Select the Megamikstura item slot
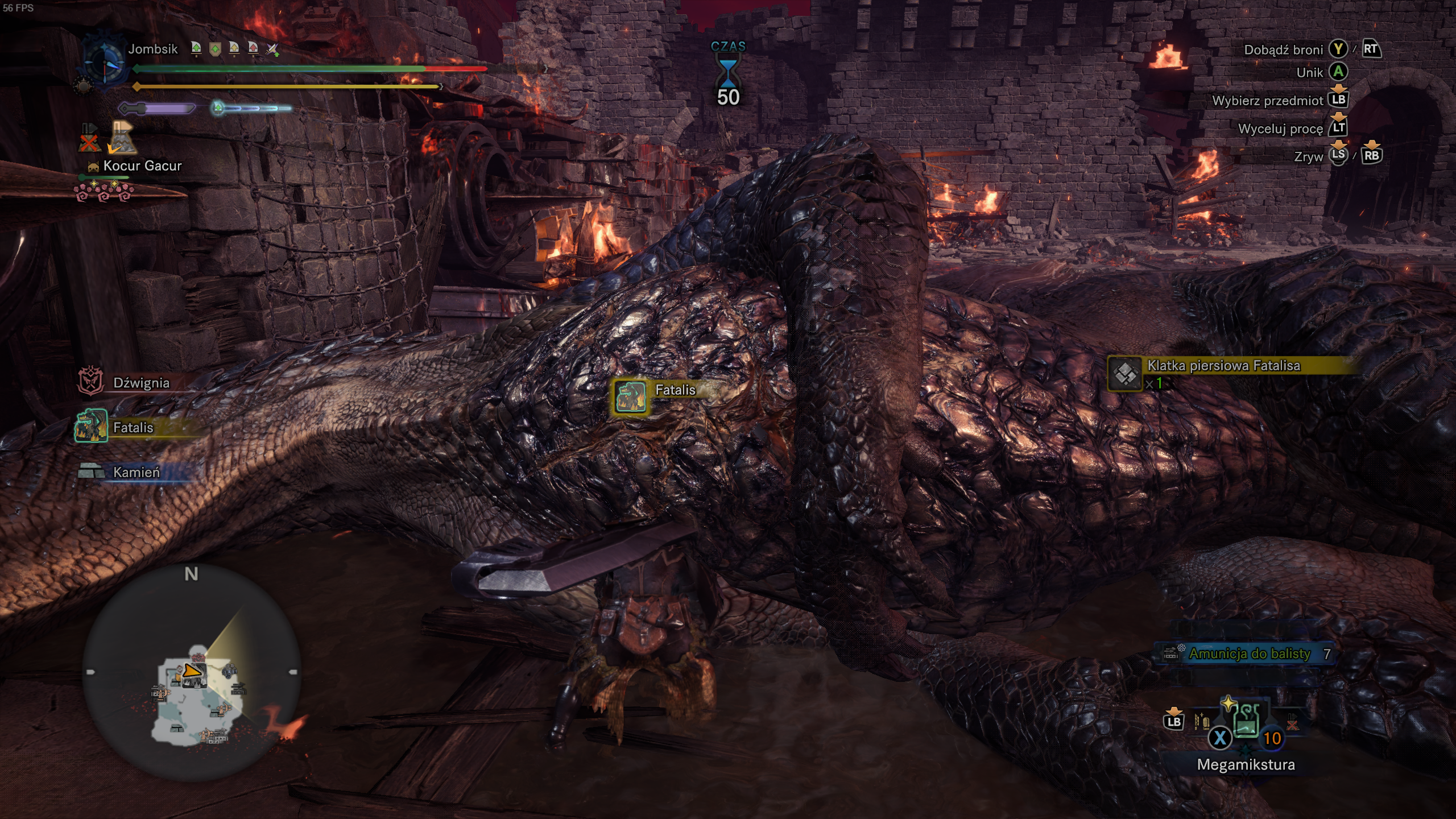 pyautogui.click(x=1246, y=723)
